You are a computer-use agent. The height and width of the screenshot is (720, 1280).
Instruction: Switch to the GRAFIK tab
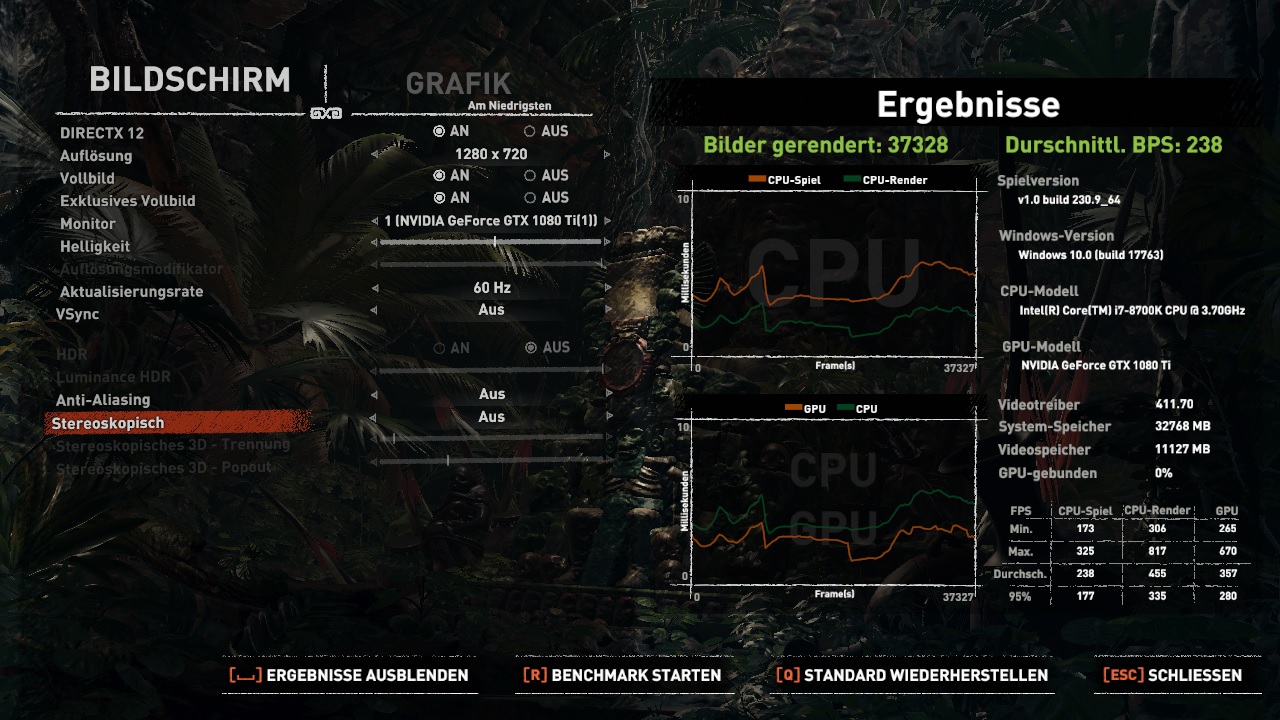tap(461, 84)
